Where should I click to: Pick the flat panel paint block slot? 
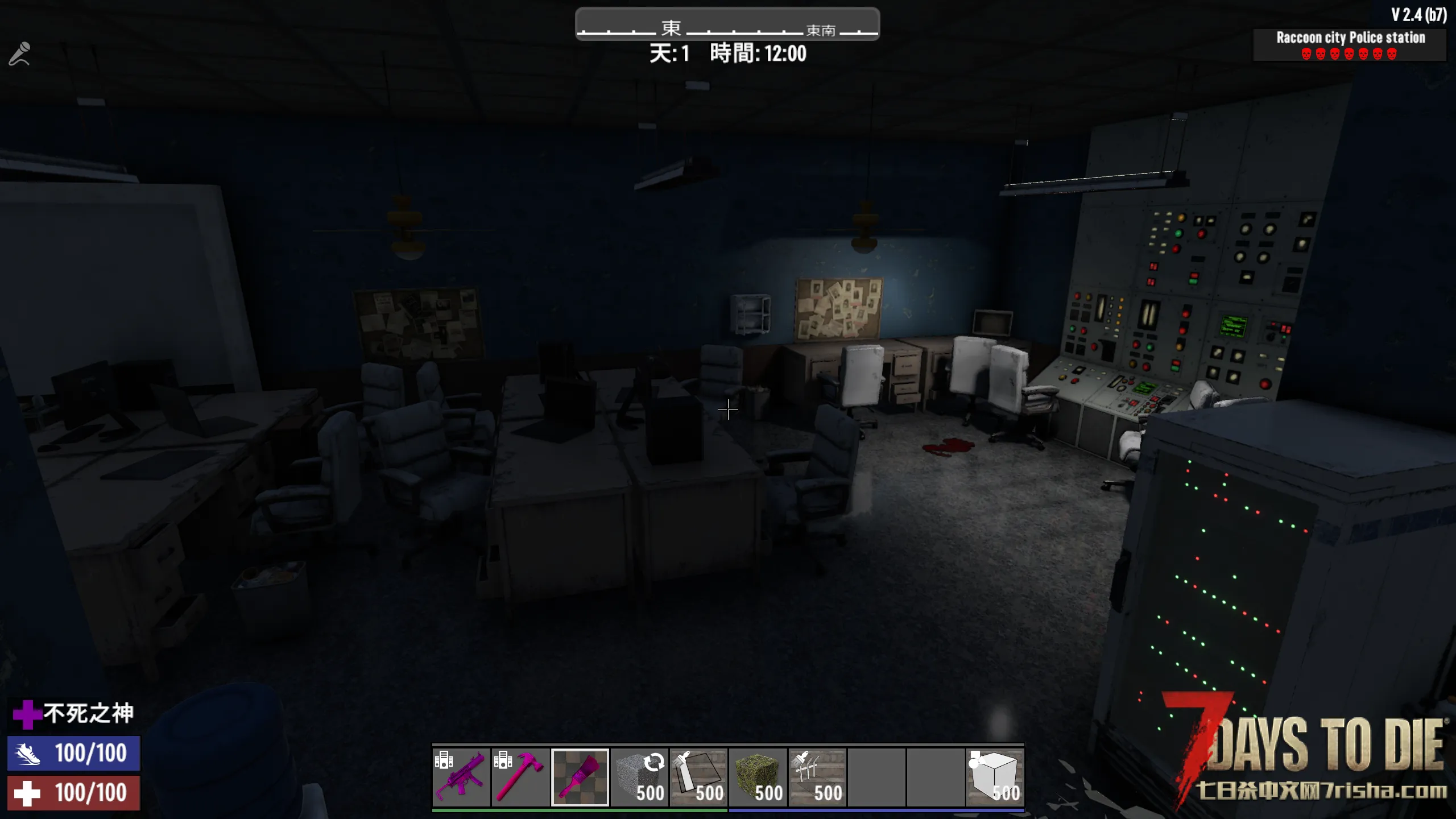[698, 777]
